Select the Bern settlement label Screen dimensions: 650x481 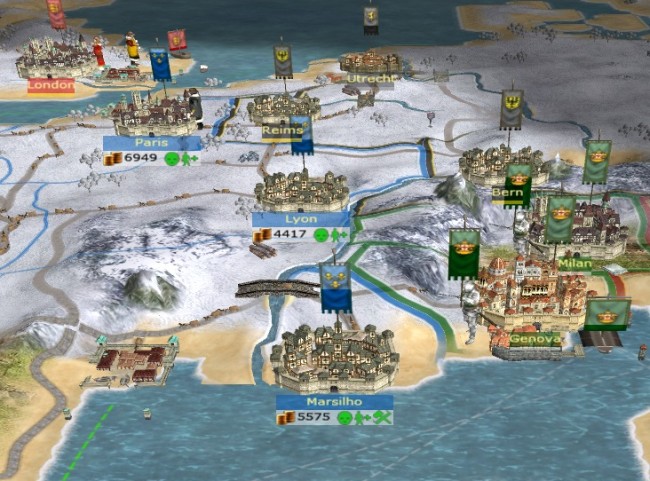tap(508, 192)
